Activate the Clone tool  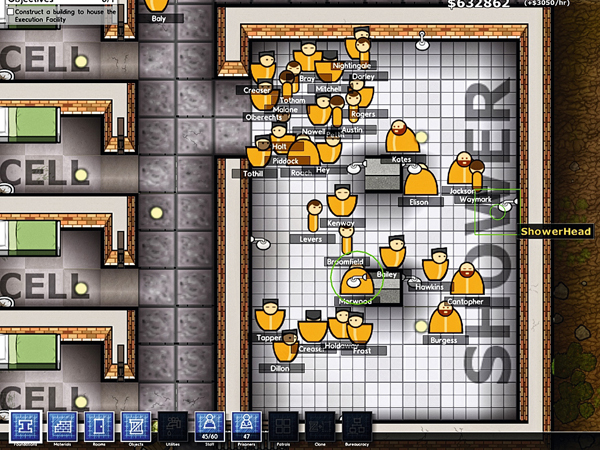(x=320, y=427)
